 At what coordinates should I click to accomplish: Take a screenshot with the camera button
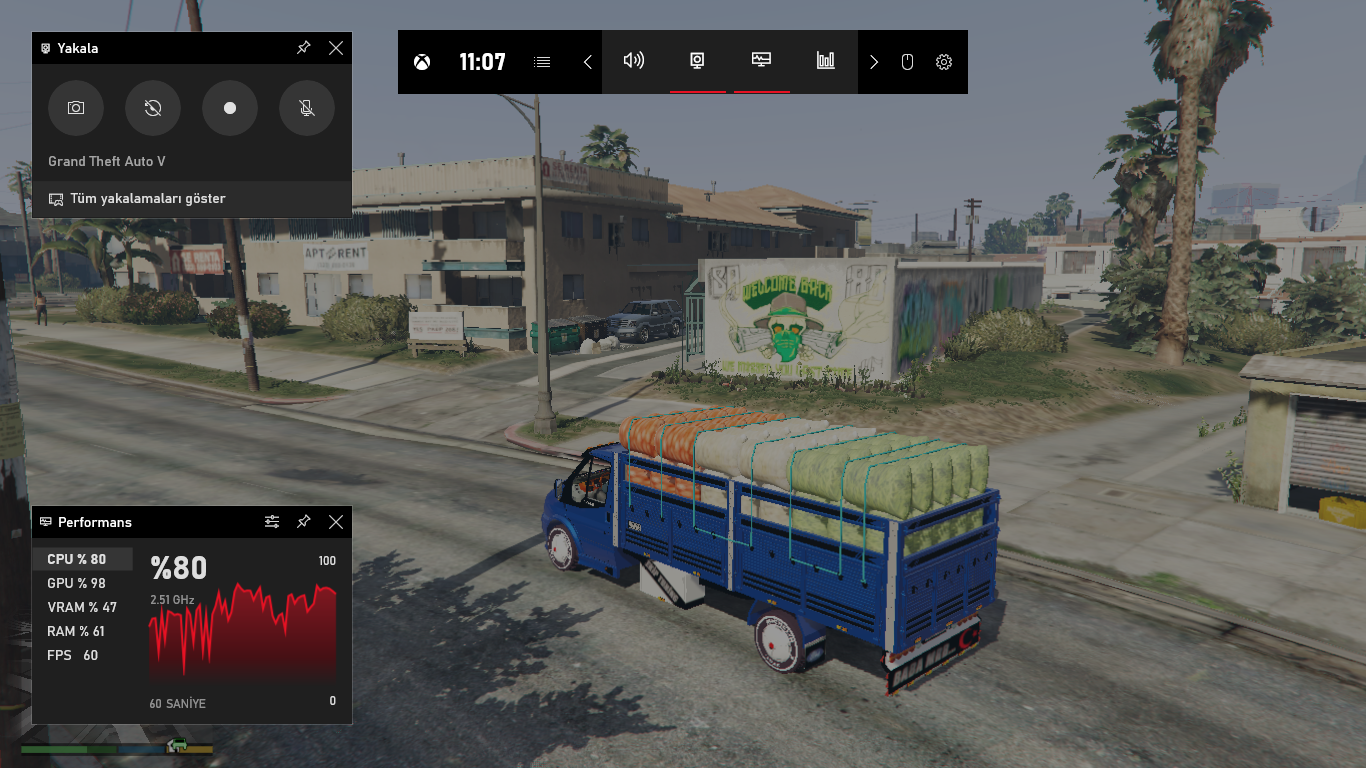pyautogui.click(x=76, y=108)
